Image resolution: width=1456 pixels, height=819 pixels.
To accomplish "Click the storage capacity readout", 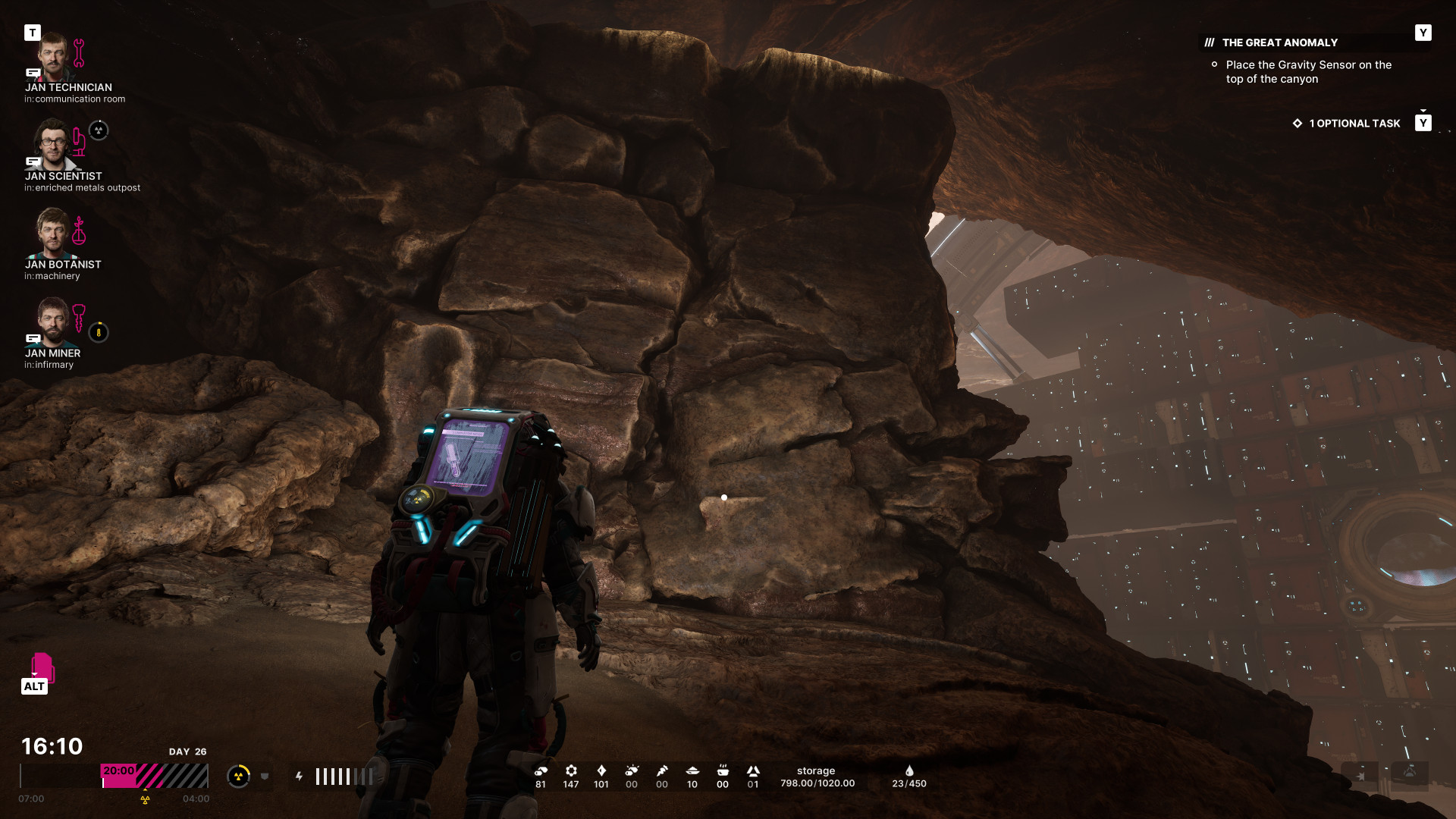I will [817, 777].
